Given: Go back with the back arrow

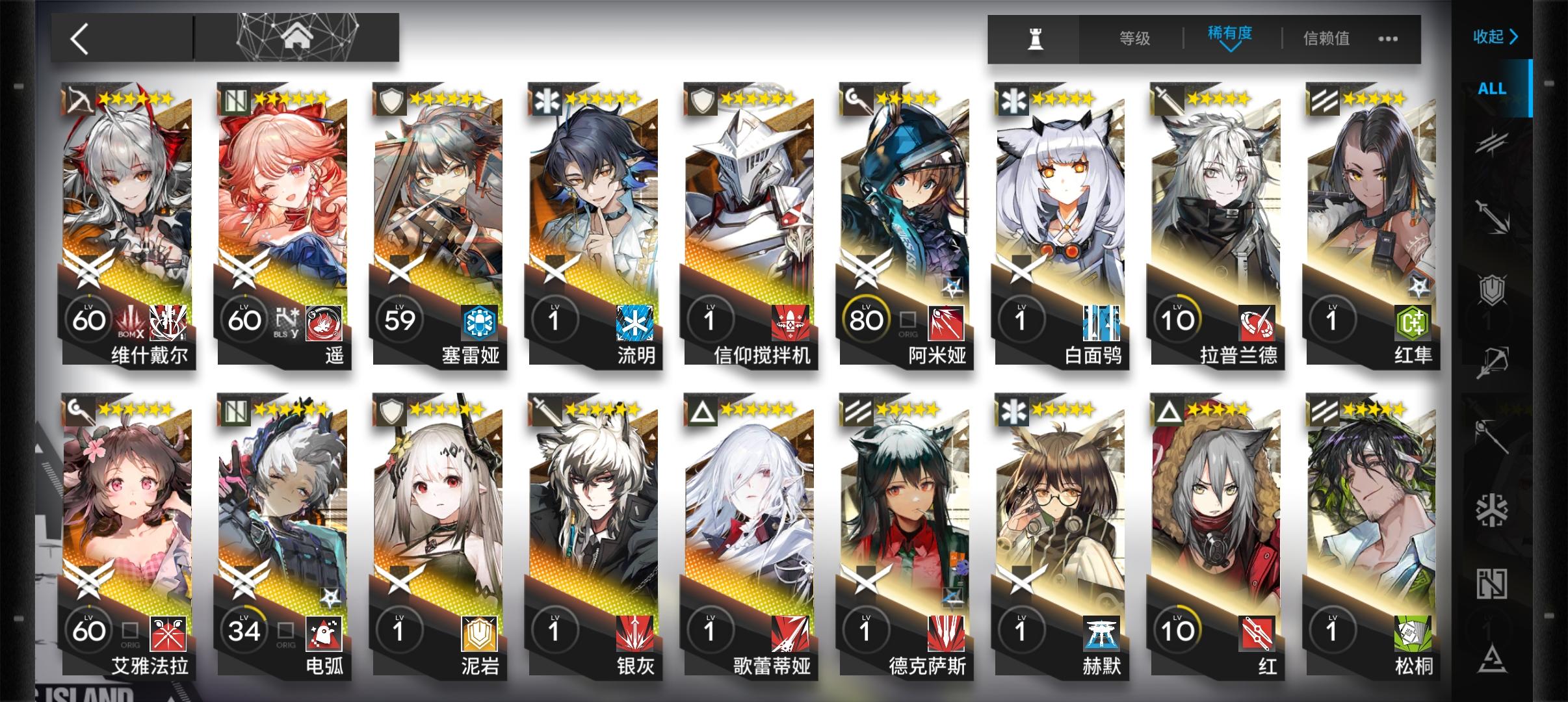Looking at the screenshot, I should pyautogui.click(x=80, y=37).
